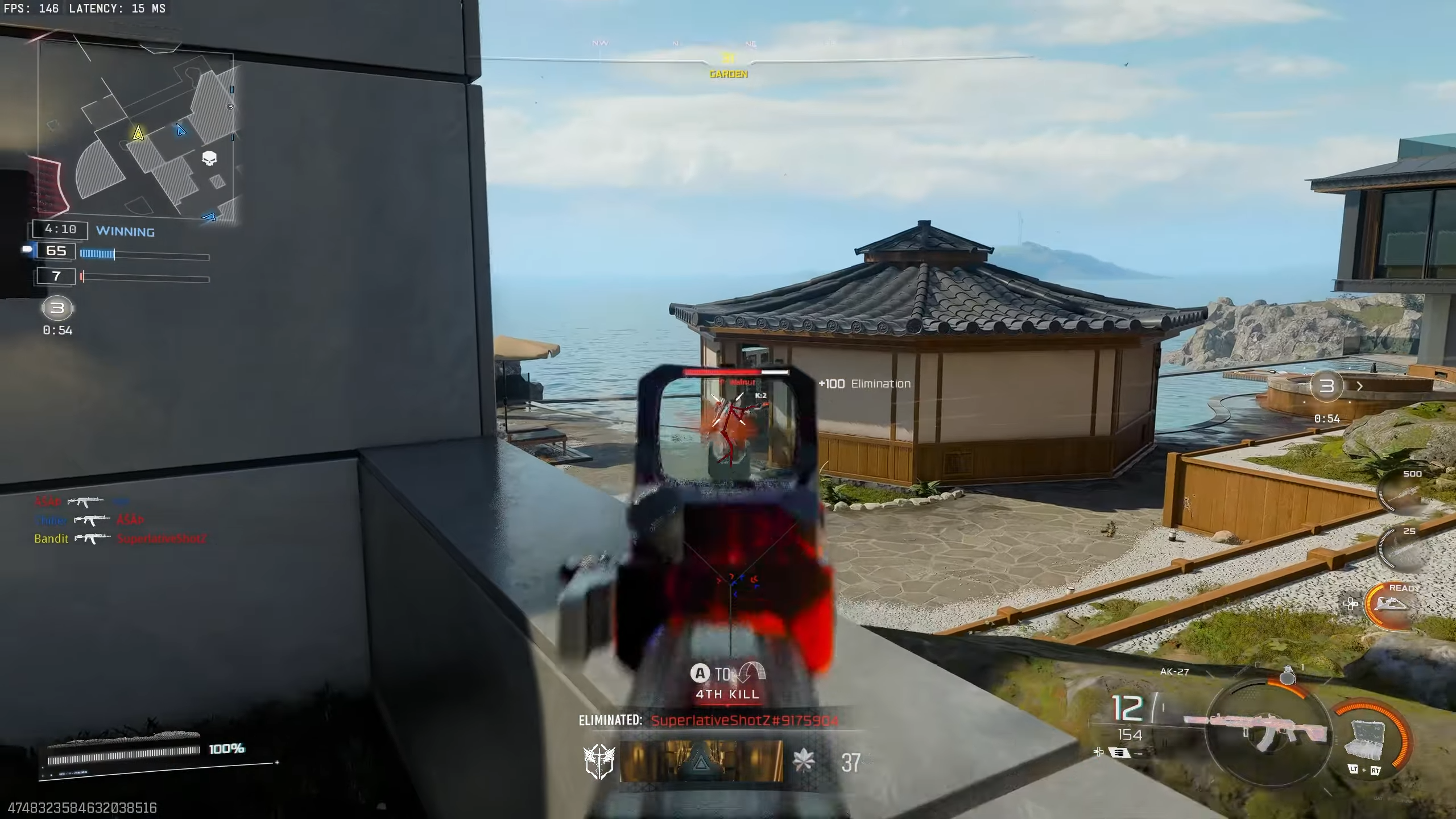This screenshot has width=1456, height=819.
Task: Open the compass heading labeled GARDEN
Action: tap(727, 74)
